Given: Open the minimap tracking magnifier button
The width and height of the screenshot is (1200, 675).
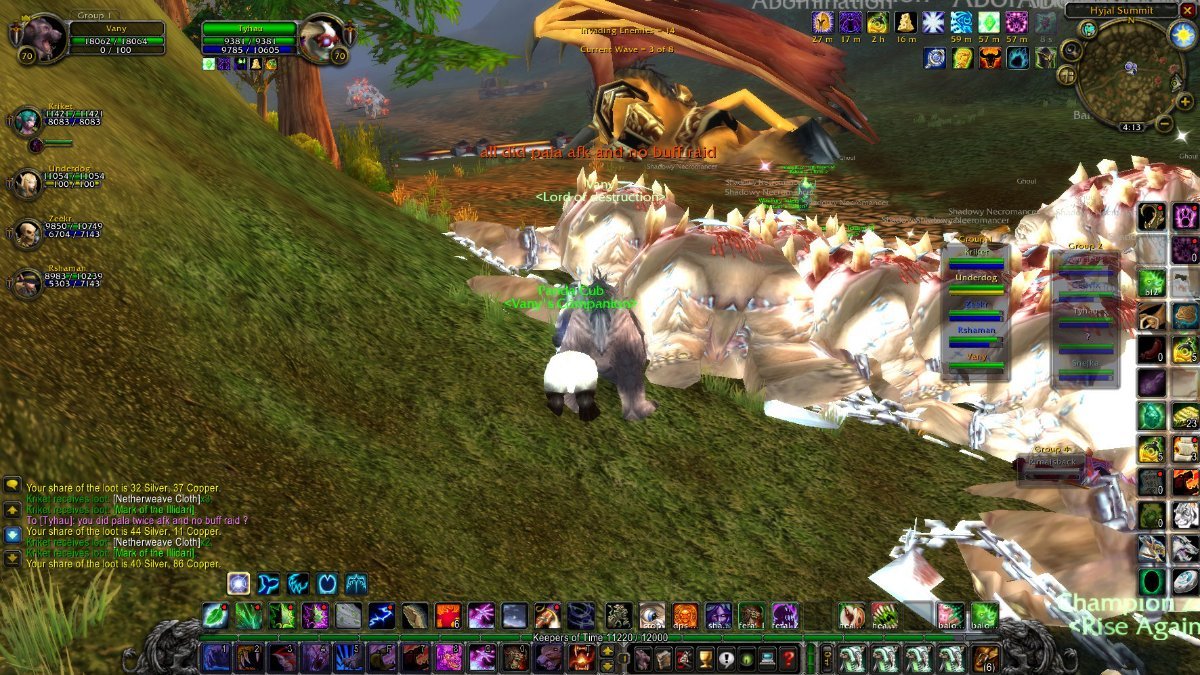Looking at the screenshot, I should (1070, 50).
